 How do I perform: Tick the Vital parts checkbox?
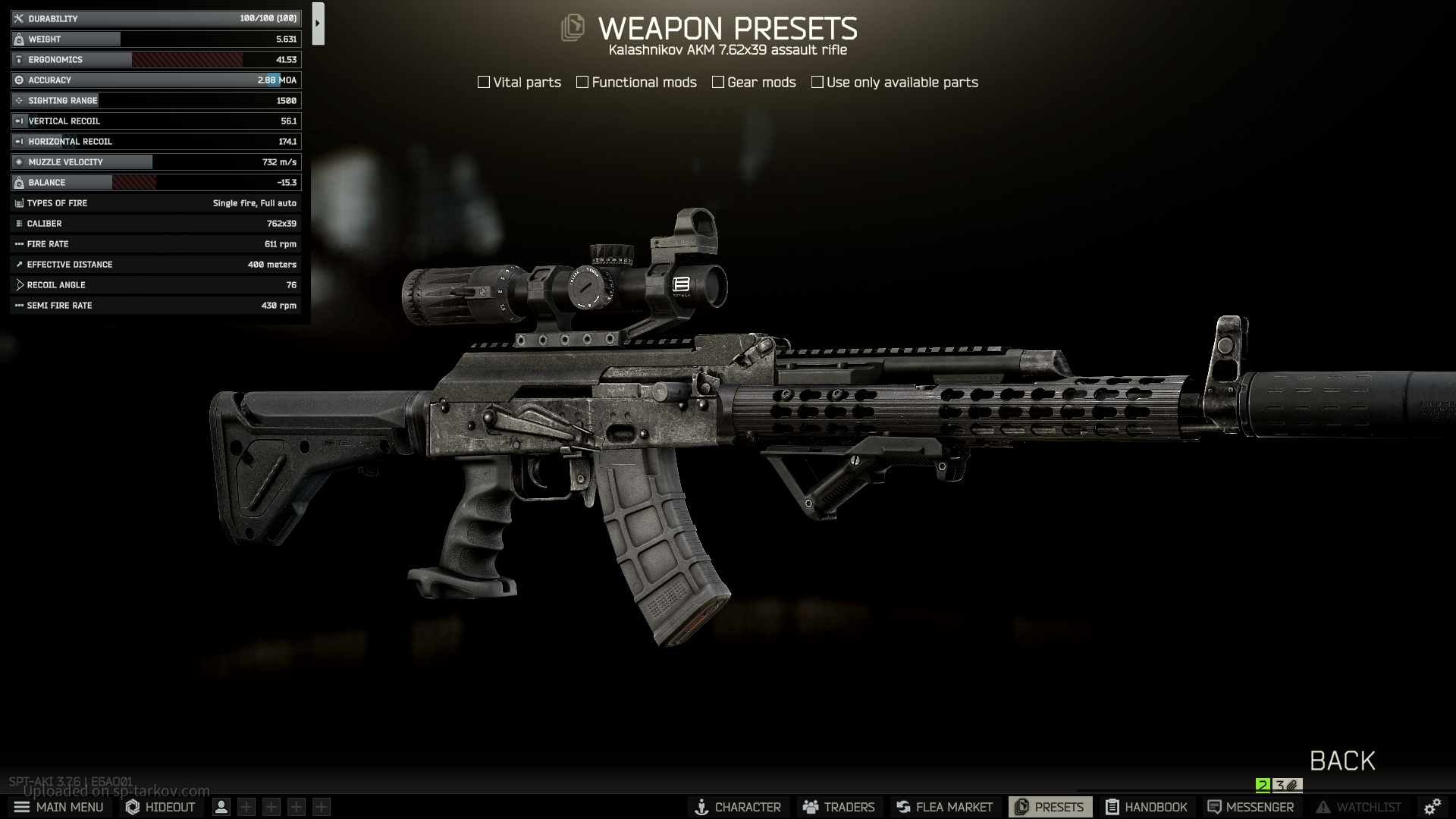484,82
